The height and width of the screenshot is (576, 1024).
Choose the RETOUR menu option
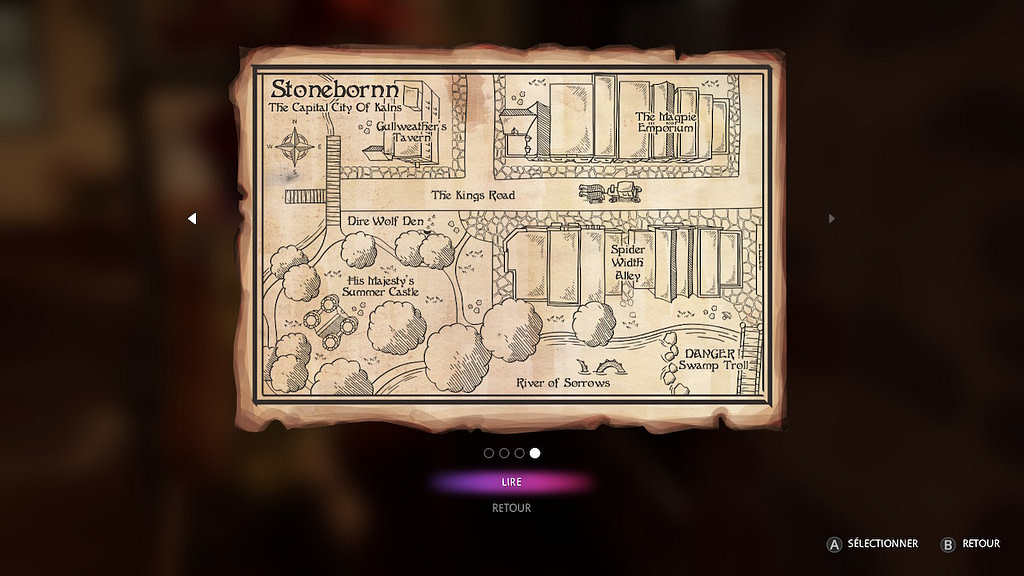pos(511,508)
